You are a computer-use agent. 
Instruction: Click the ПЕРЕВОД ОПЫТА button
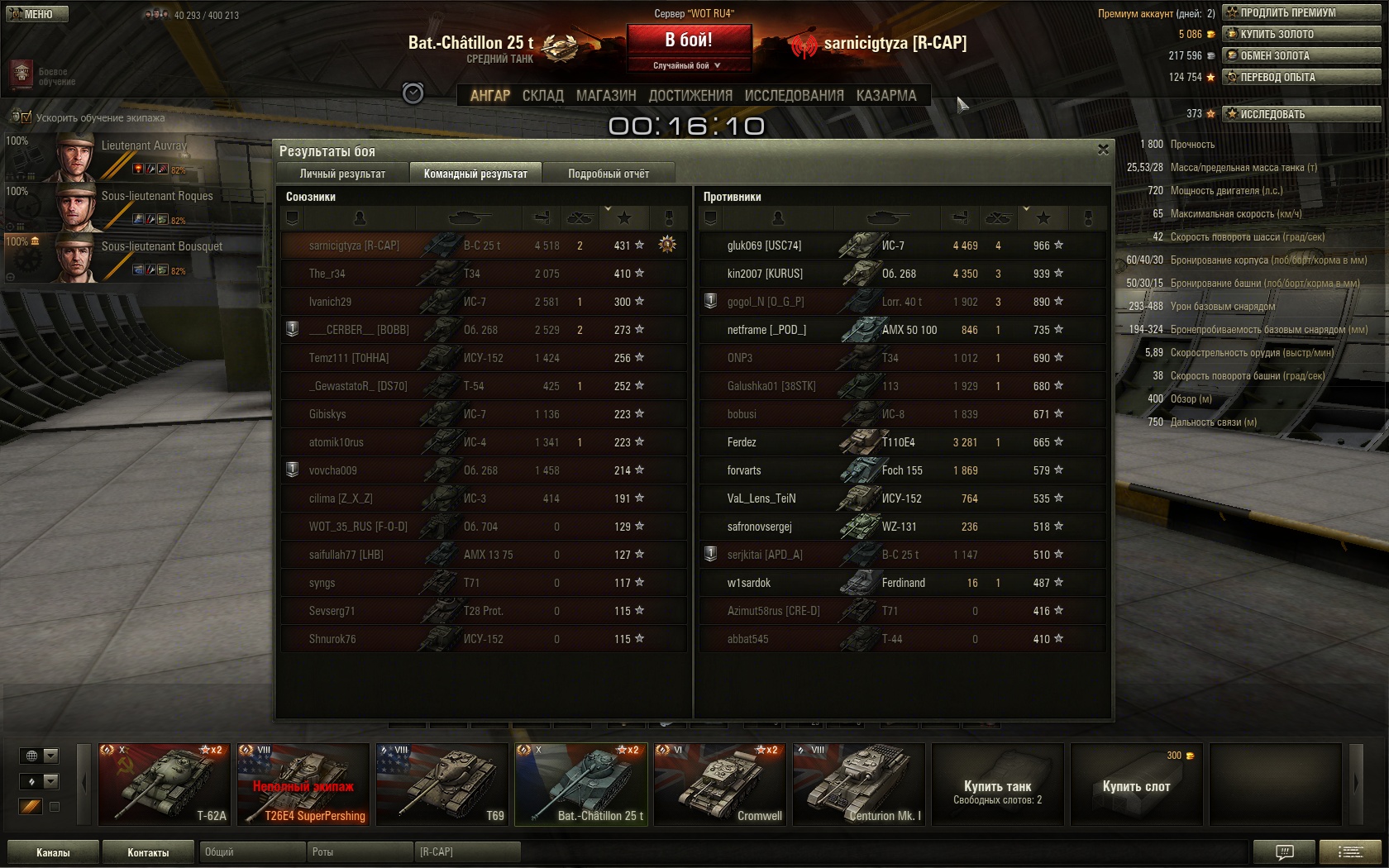pos(1301,77)
